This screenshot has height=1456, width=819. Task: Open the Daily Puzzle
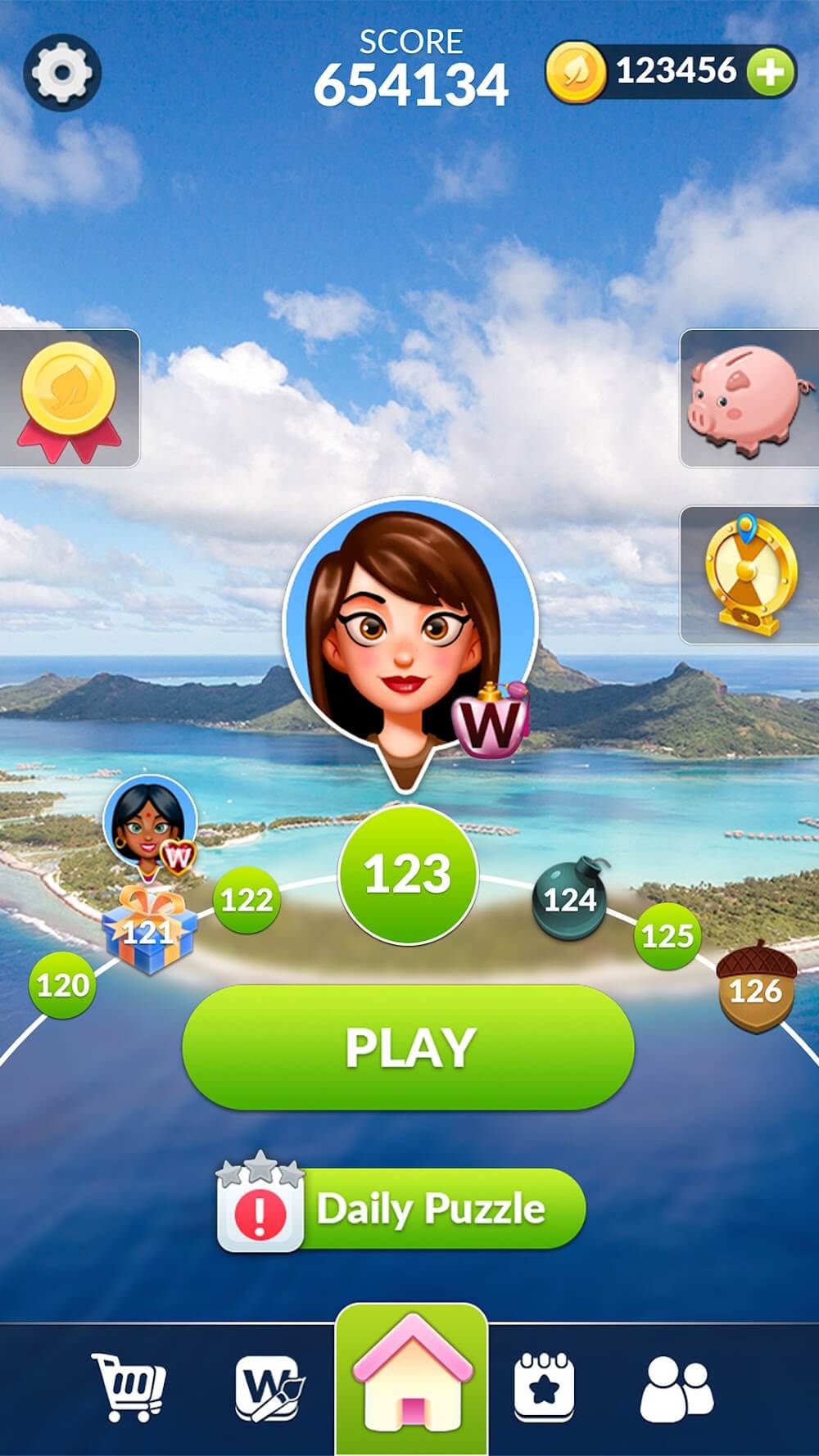tap(401, 1210)
